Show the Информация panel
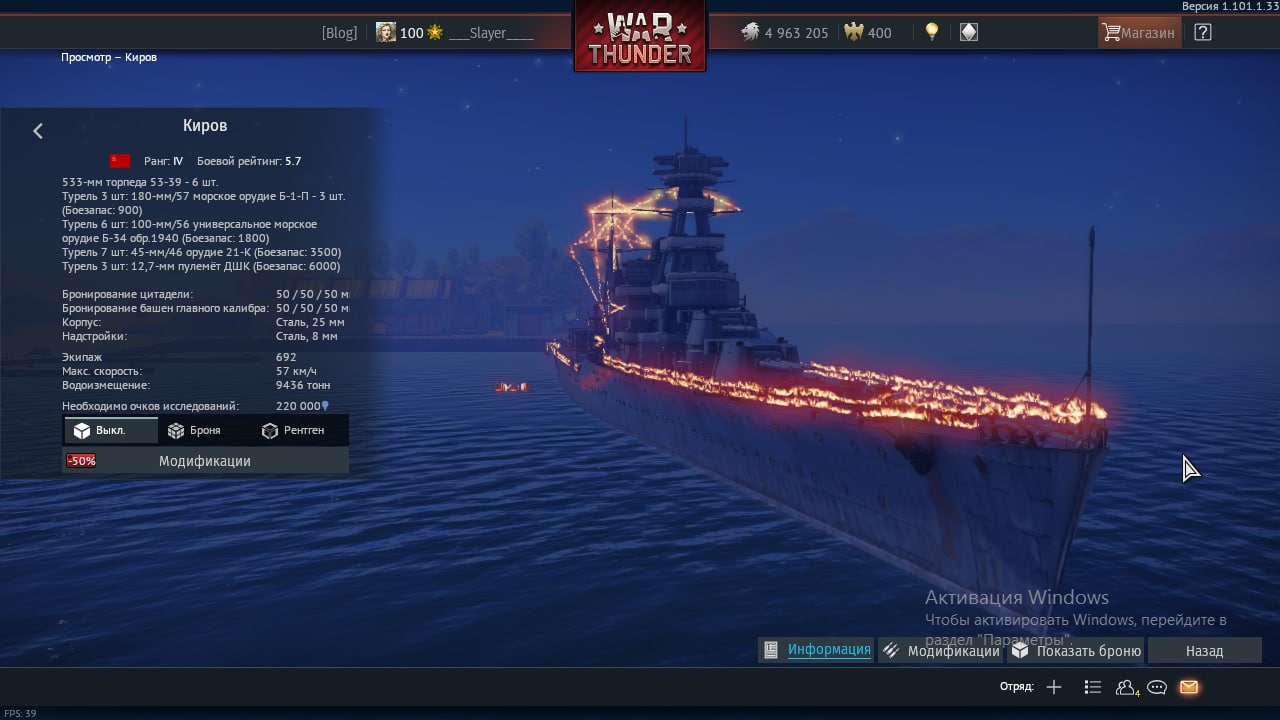The image size is (1280, 720). (x=817, y=650)
